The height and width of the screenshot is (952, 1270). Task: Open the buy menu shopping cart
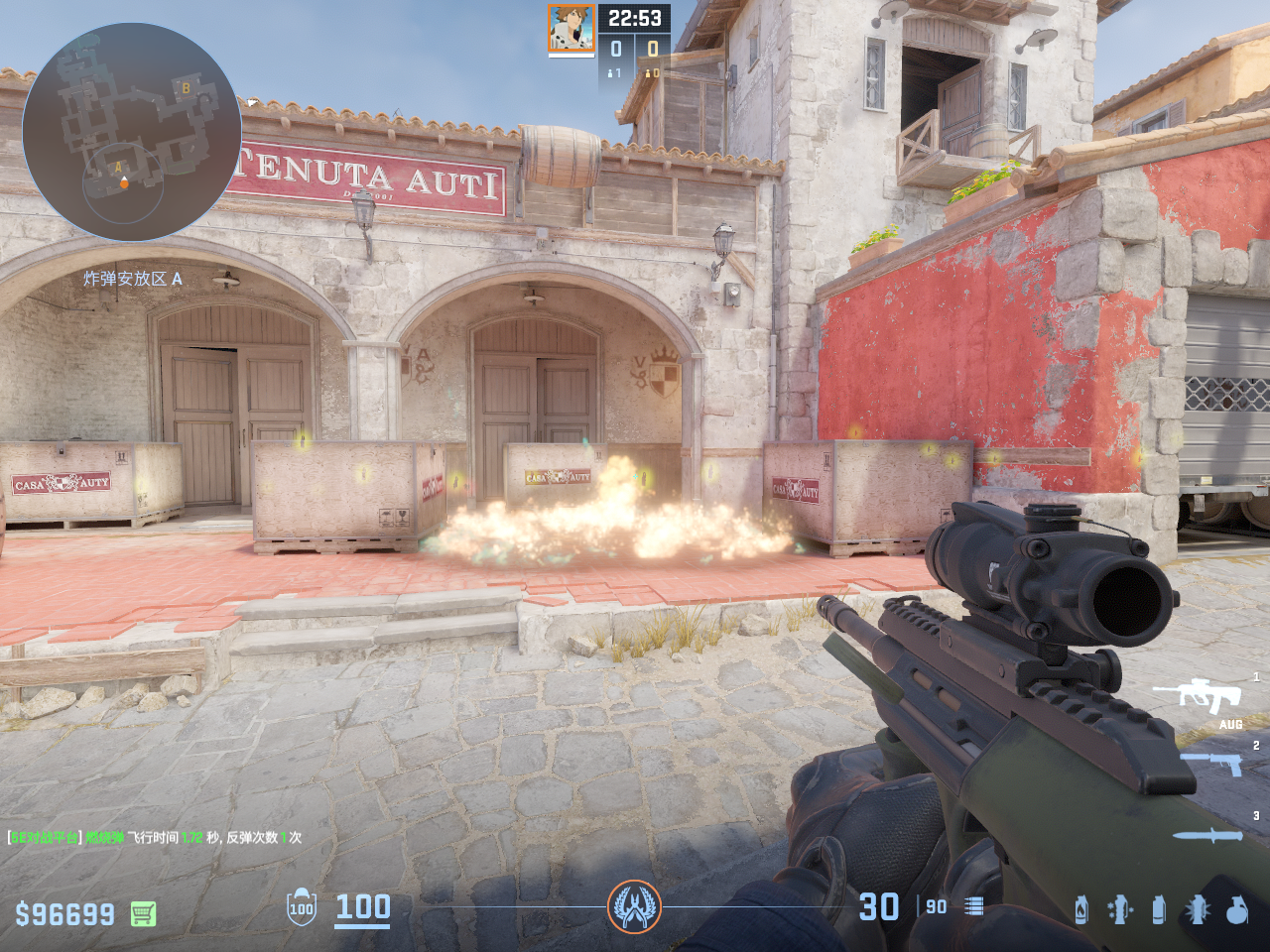(x=143, y=913)
